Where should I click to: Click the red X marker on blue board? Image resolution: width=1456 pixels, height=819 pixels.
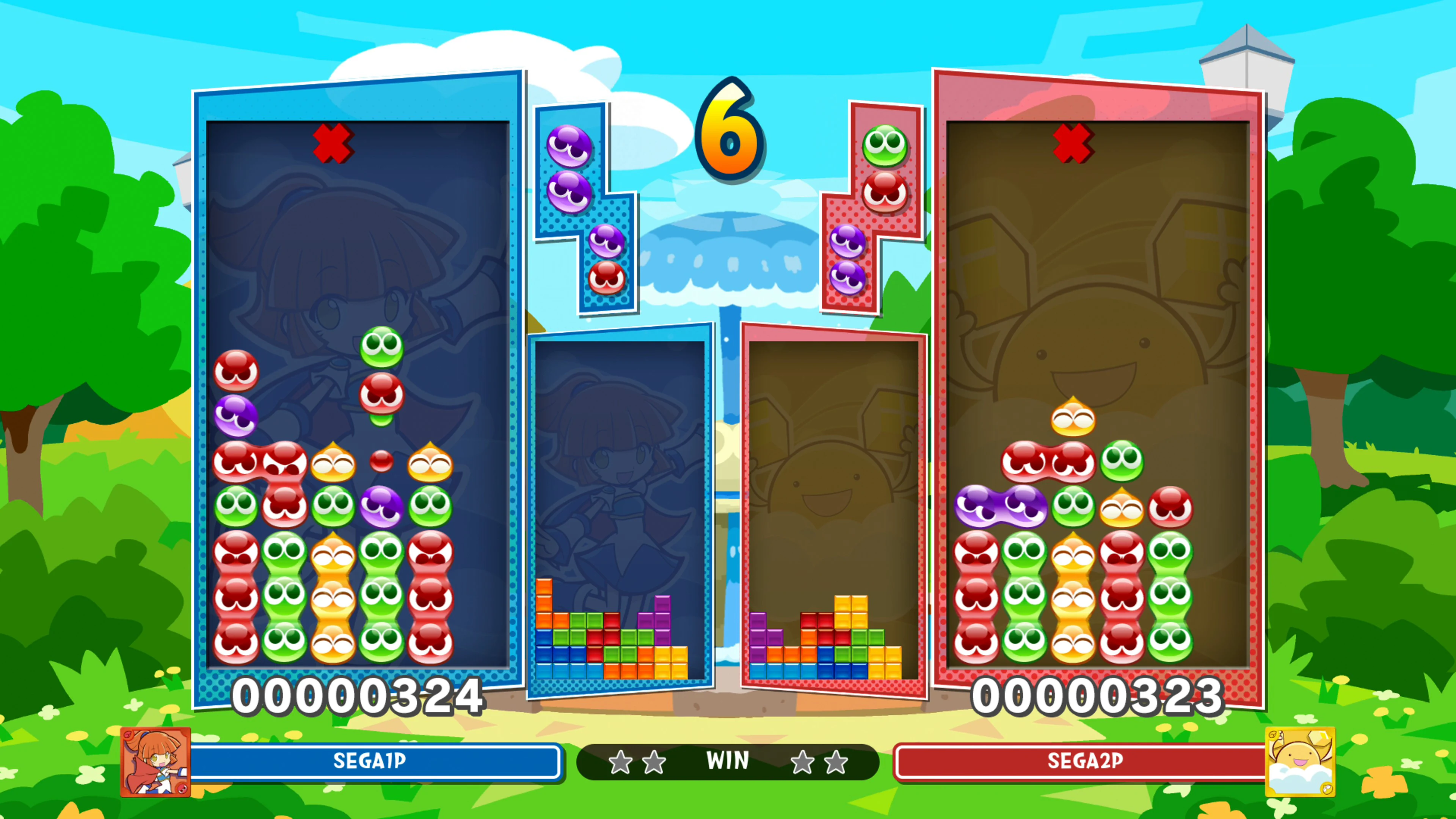[334, 144]
